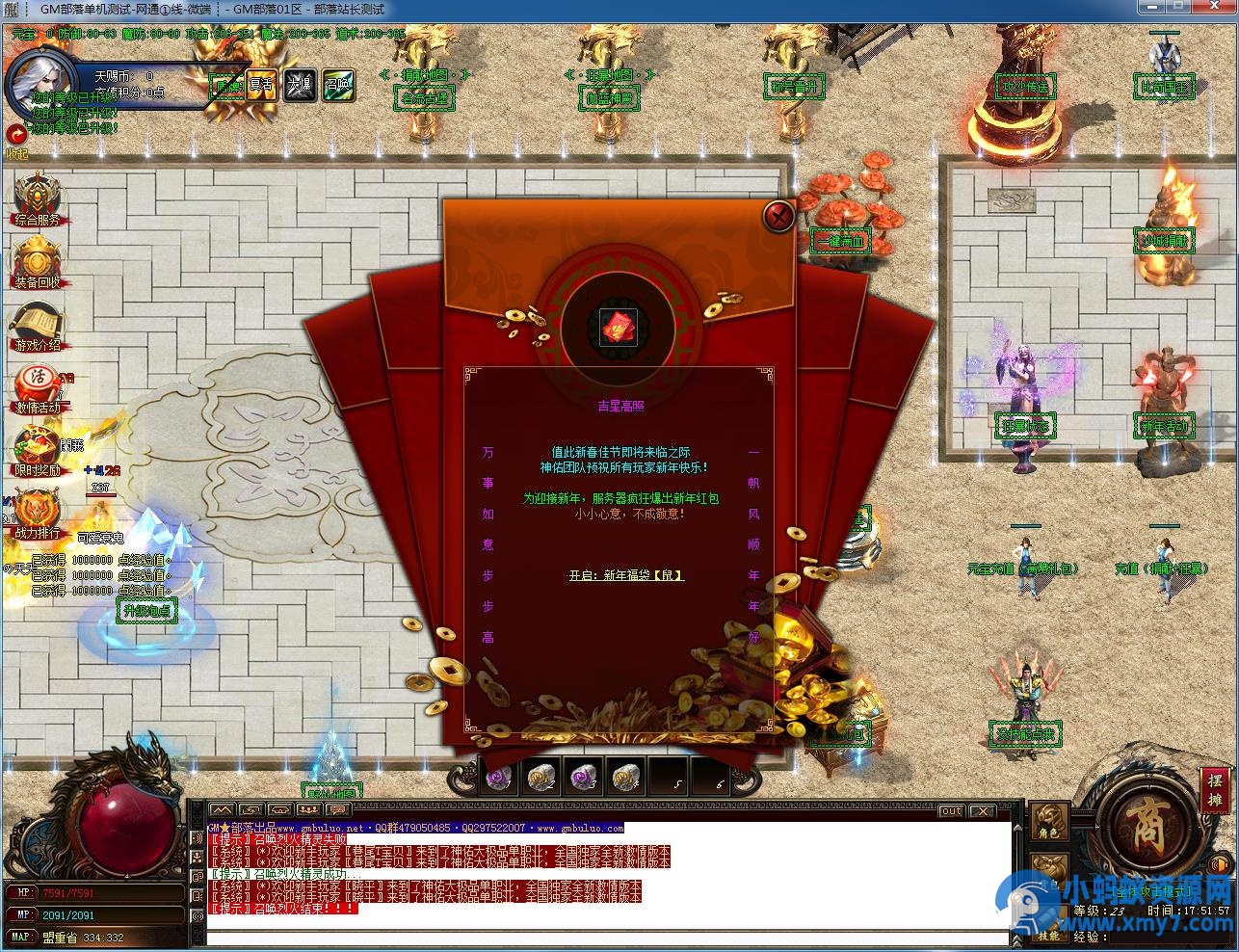Viewport: 1239px width, 952px height.
Task: Collapse the side menu with the 收起 arrow
Action: (15, 136)
